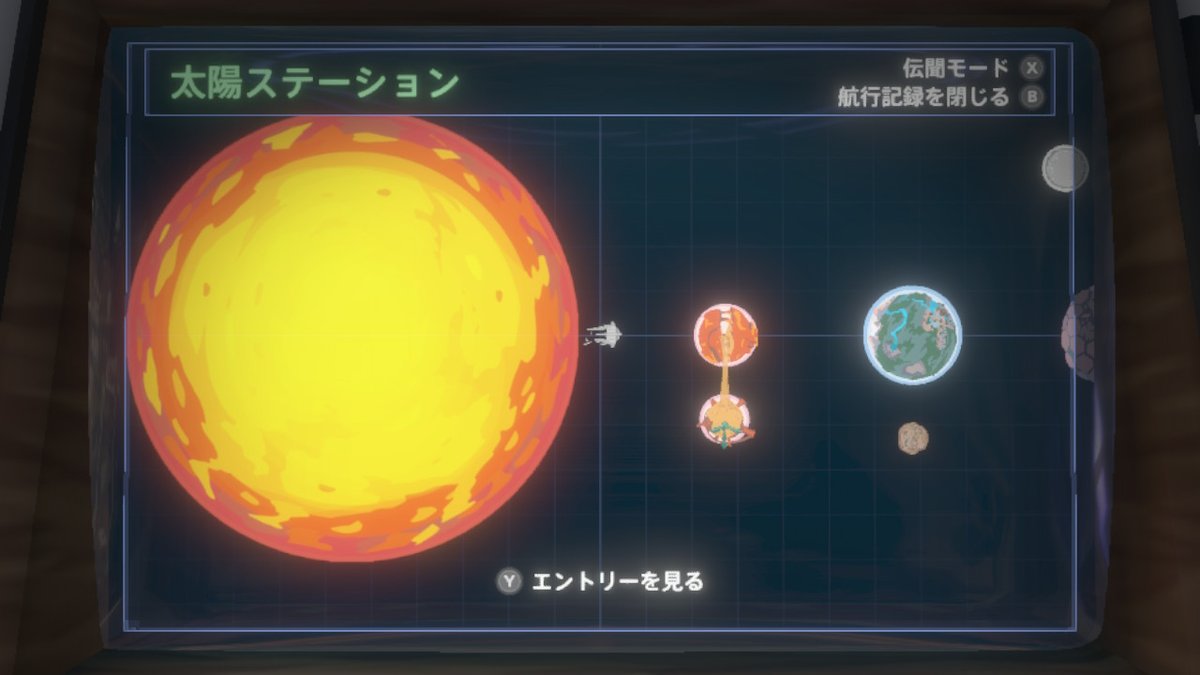Select the gray Quantum Moon circle
The width and height of the screenshot is (1200, 675).
1064,168
